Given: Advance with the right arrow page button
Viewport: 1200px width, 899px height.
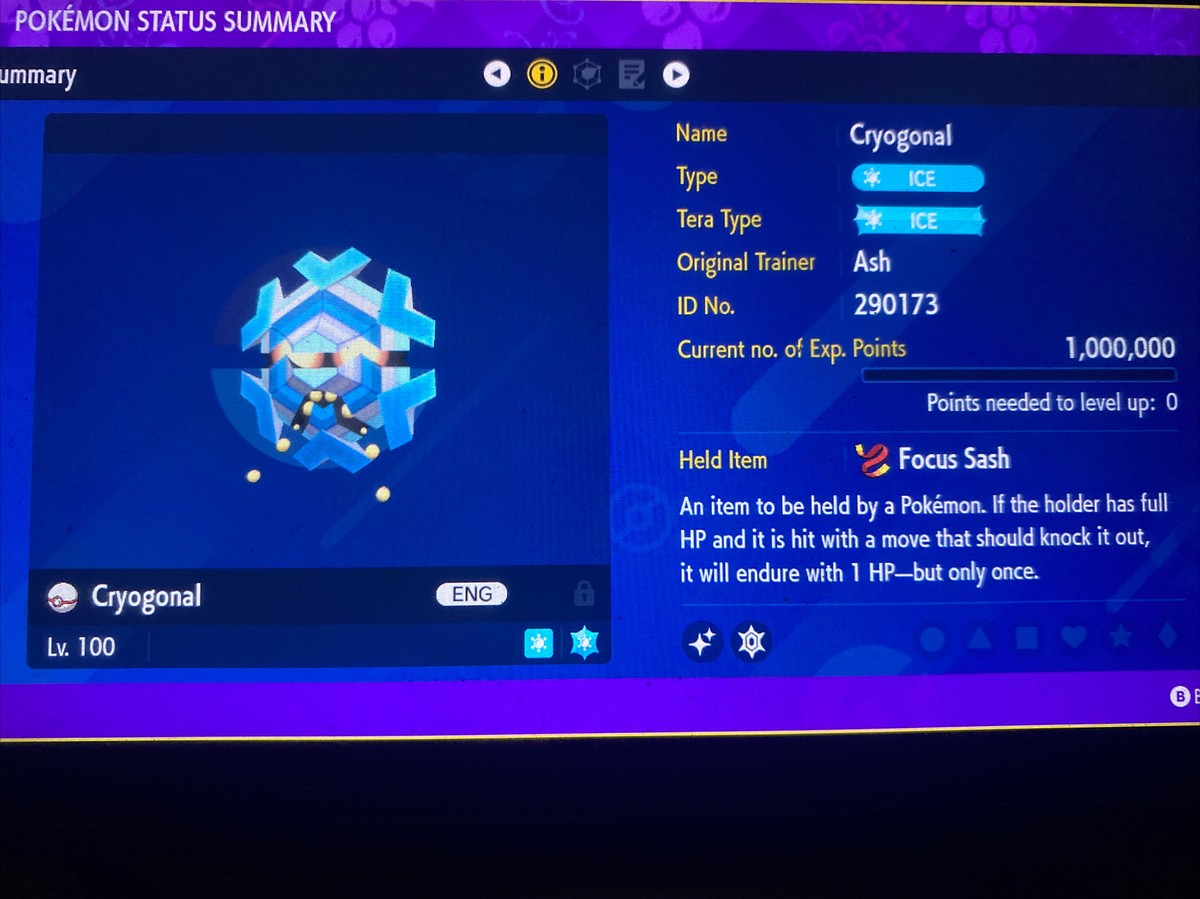Looking at the screenshot, I should [676, 74].
